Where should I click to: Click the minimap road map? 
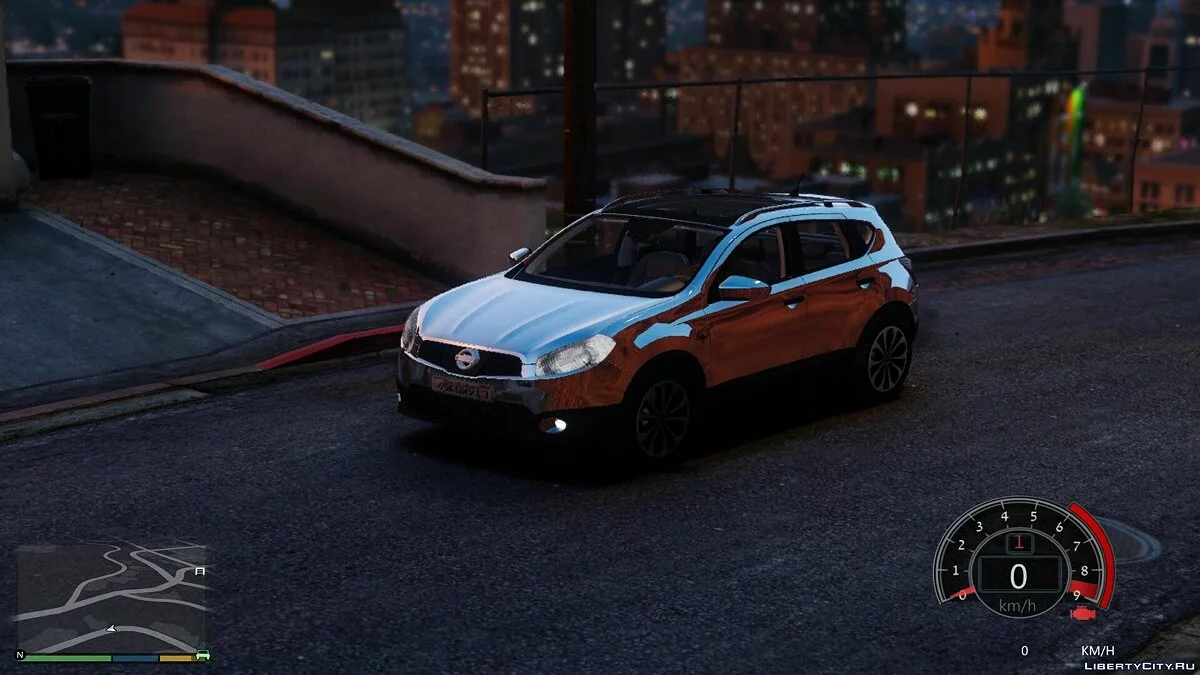[110, 596]
